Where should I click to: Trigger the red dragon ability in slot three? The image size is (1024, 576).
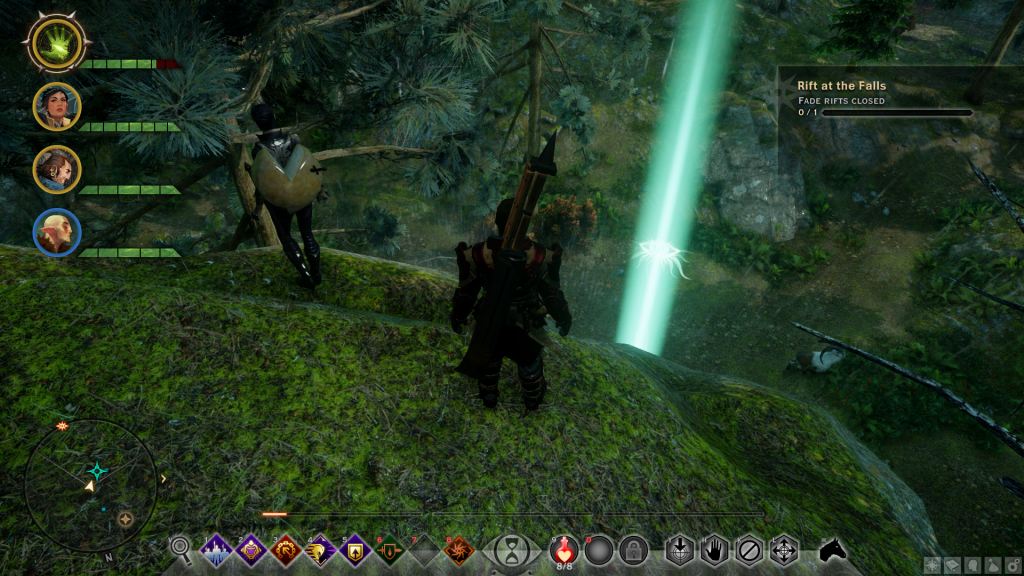point(286,550)
